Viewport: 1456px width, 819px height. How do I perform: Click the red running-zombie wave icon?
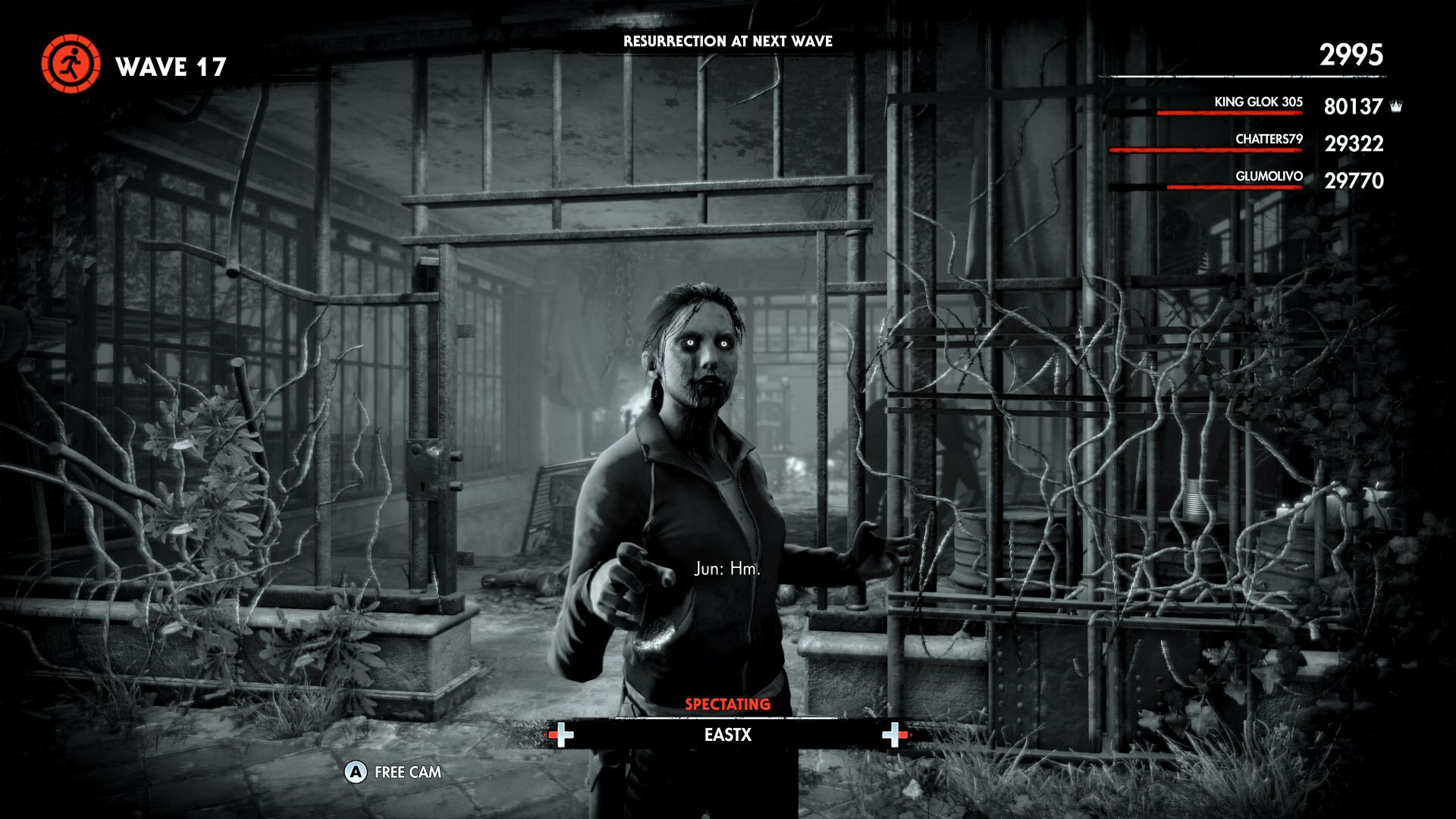pos(71,64)
